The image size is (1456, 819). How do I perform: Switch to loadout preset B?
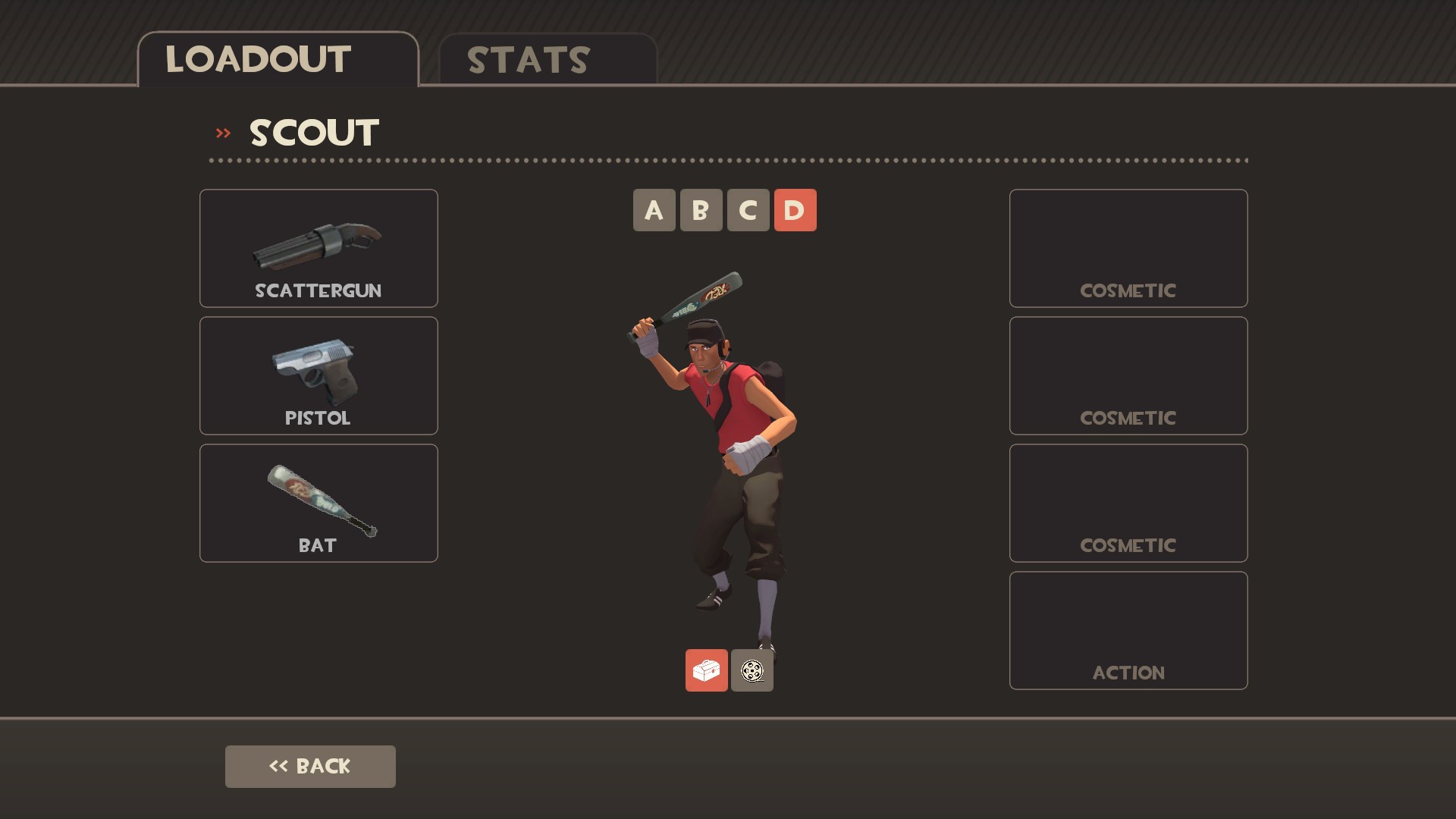pyautogui.click(x=701, y=210)
